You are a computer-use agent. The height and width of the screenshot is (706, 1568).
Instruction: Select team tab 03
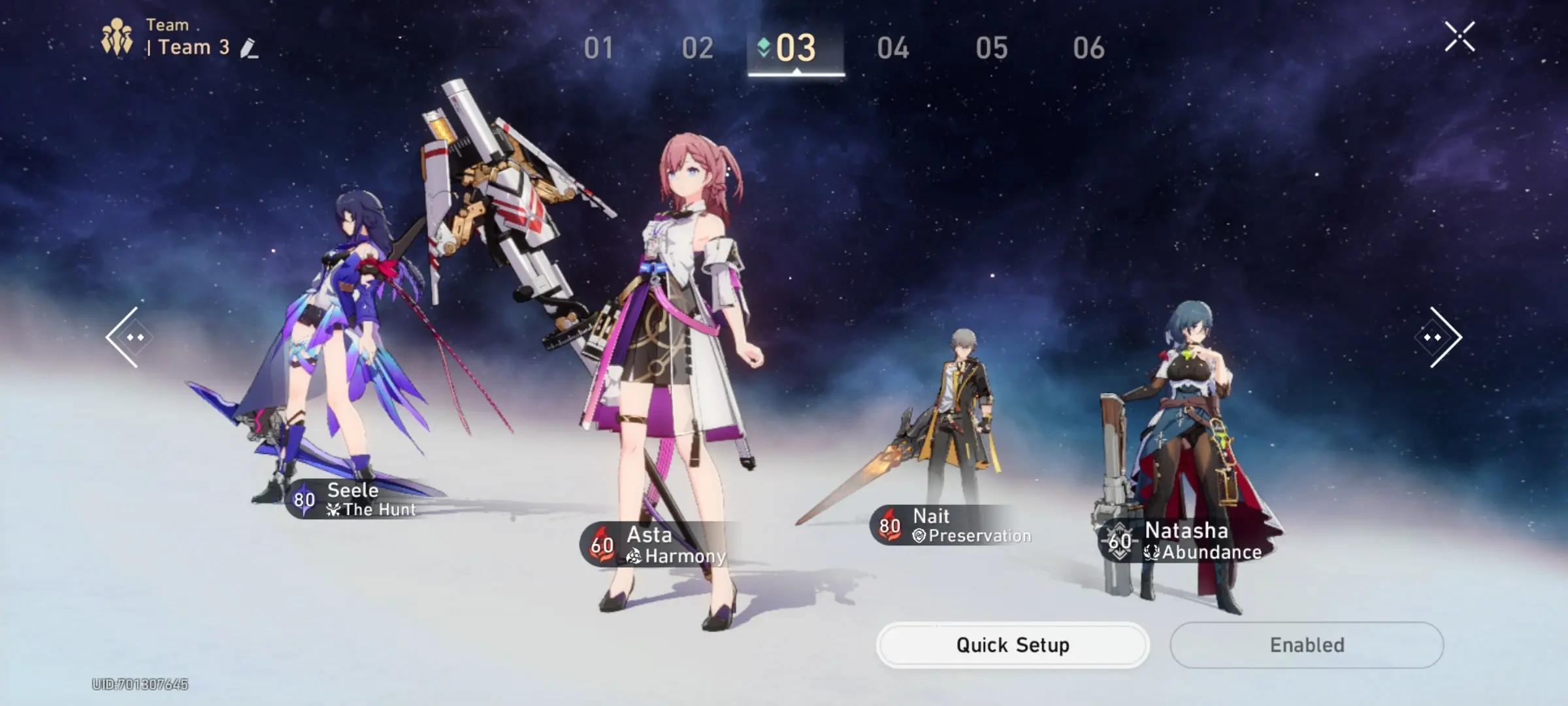click(x=796, y=48)
